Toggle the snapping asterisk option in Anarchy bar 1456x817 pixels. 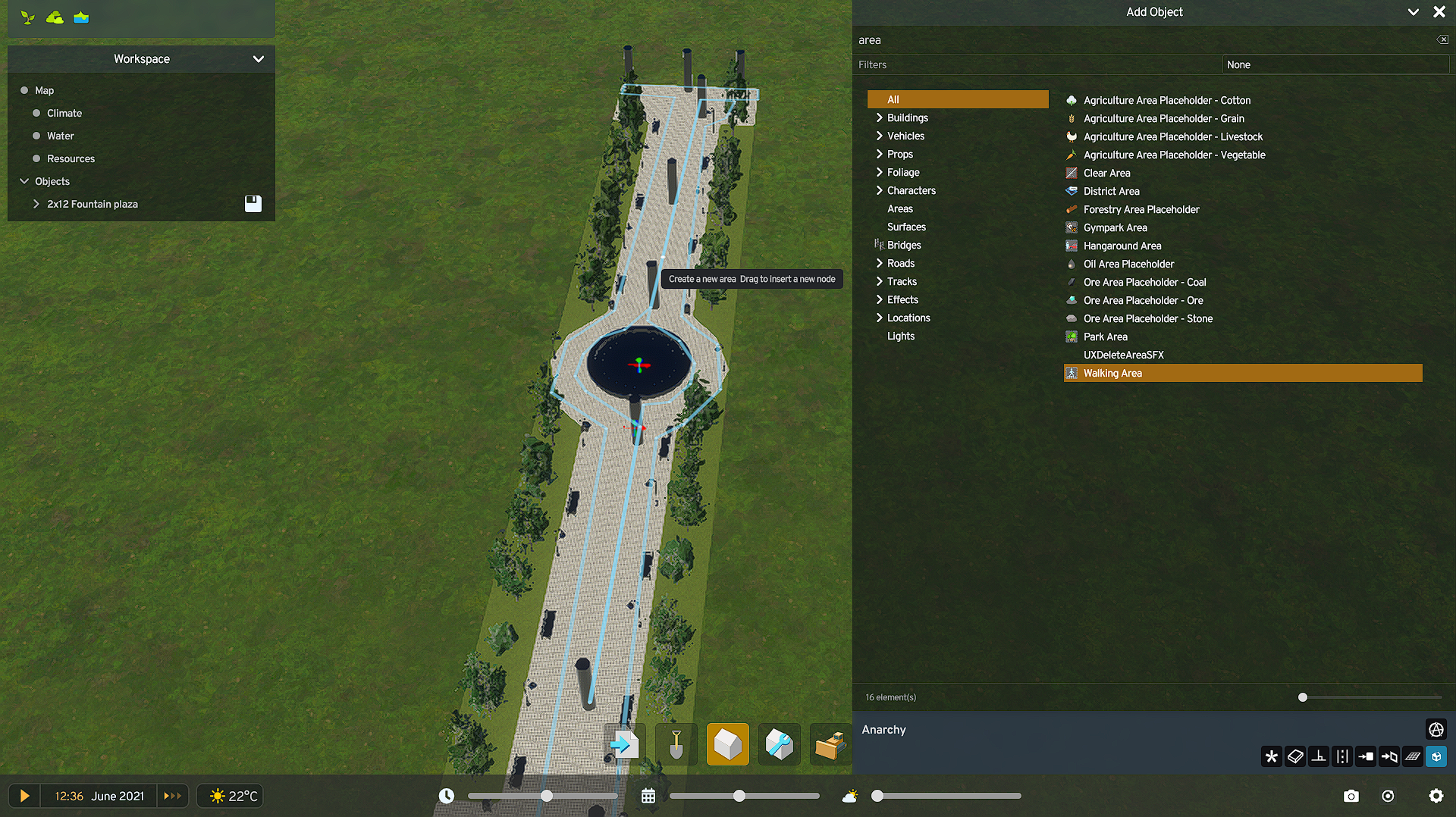[x=1272, y=756]
